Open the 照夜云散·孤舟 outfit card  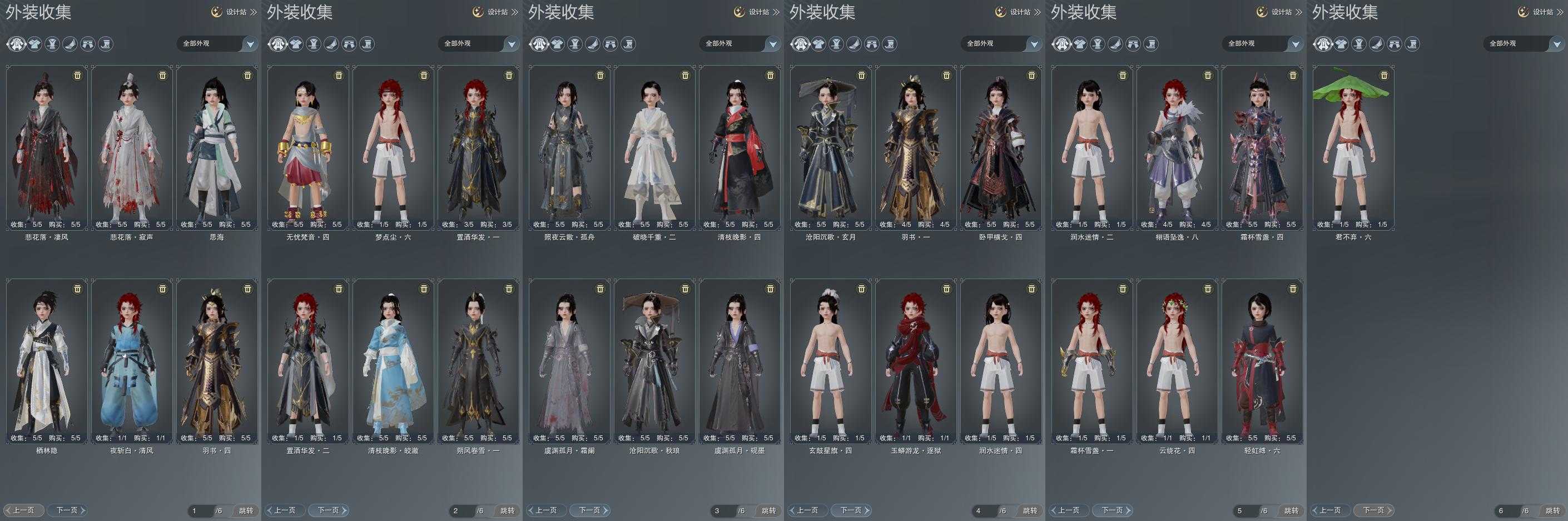click(570, 146)
